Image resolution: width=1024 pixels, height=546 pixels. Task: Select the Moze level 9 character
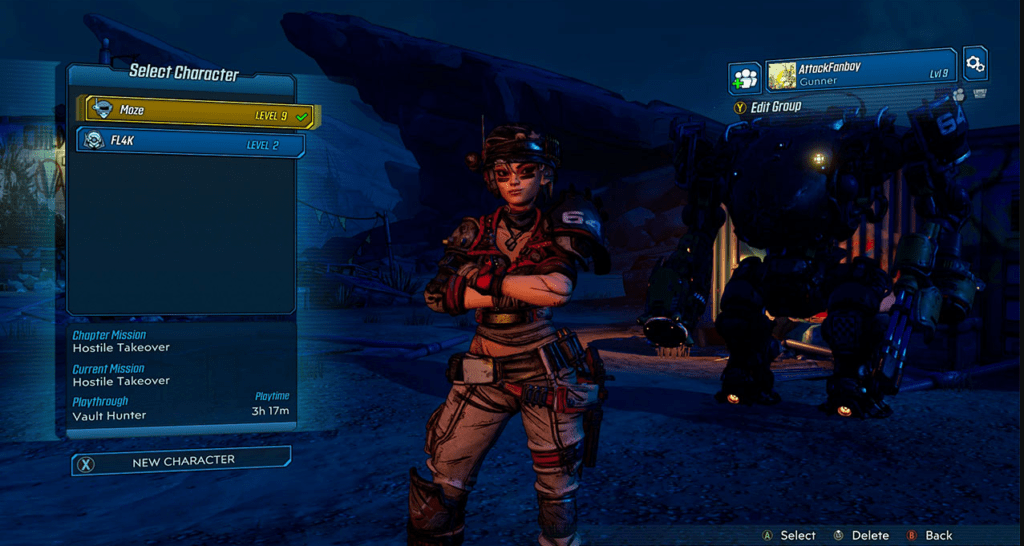pos(199,114)
